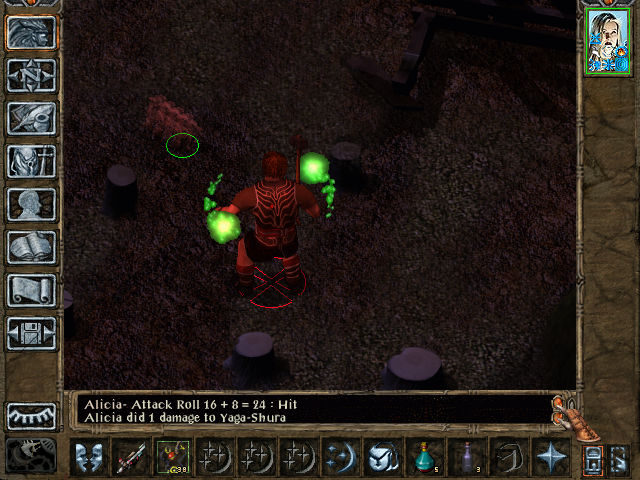The height and width of the screenshot is (480, 640).
Task: Open the crescent moon cast spell menu
Action: (338, 458)
